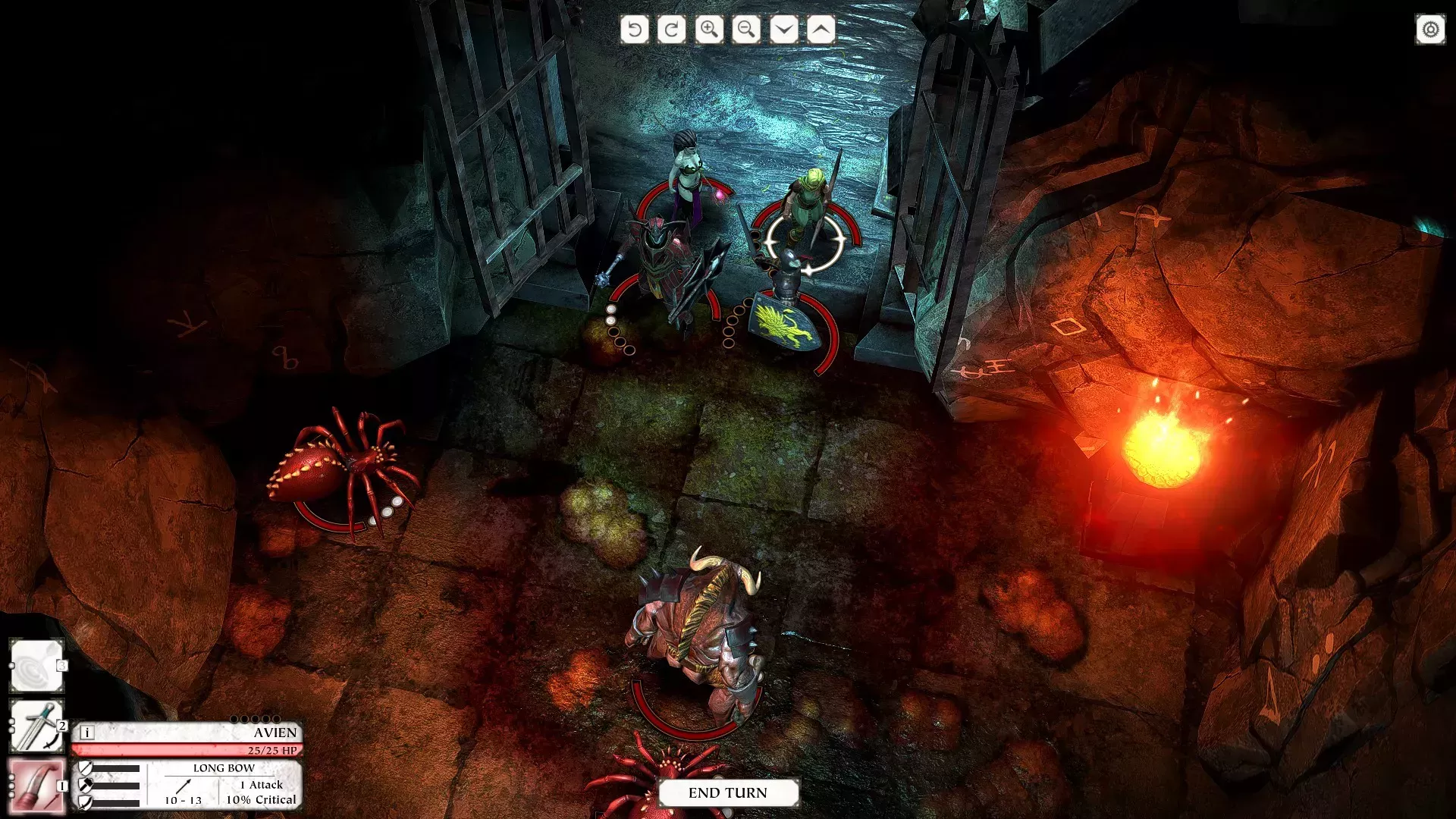This screenshot has width=1456, height=819.
Task: Zoom in with the magnifier plus button
Action: 709,30
